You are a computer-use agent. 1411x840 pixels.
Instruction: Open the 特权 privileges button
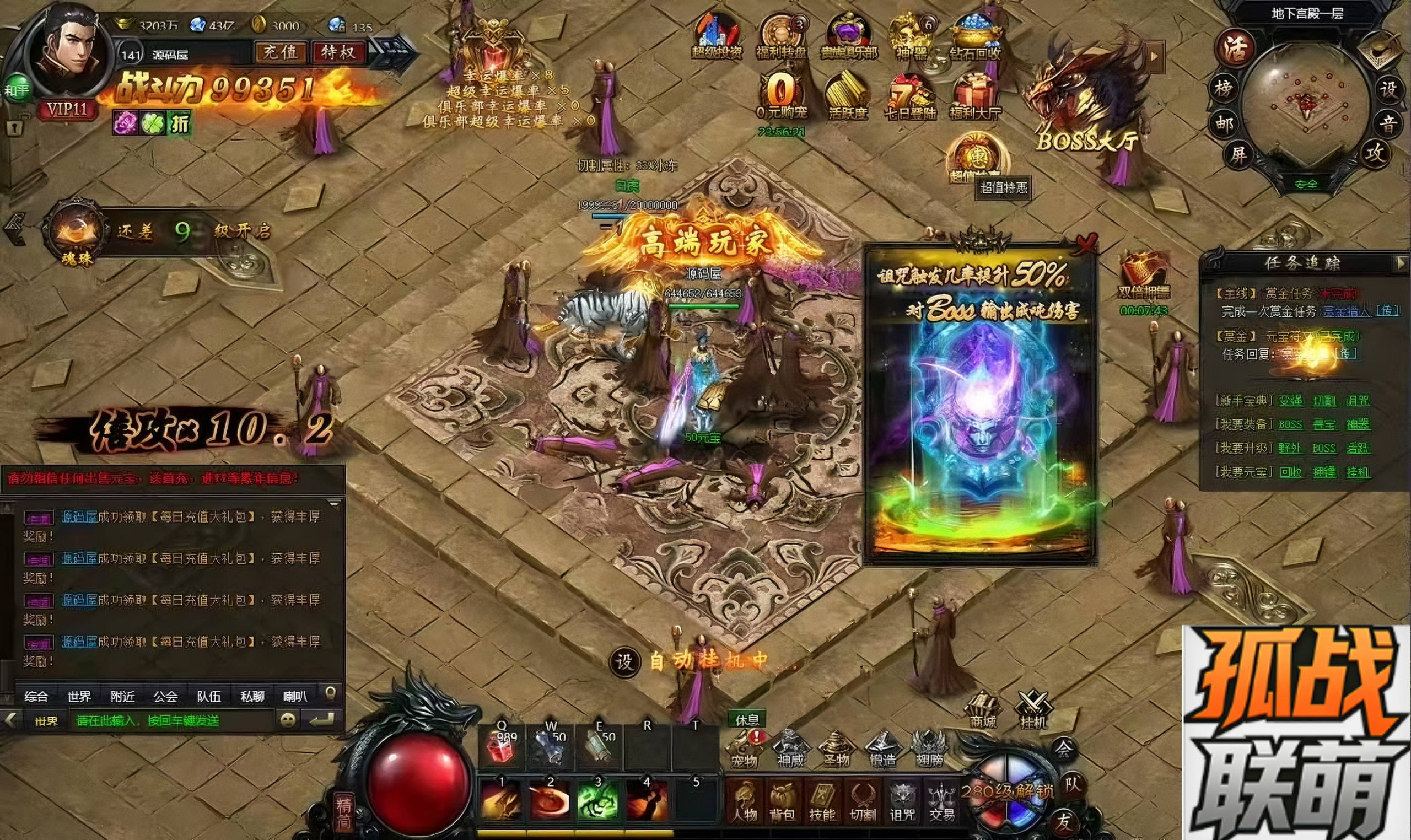338,53
